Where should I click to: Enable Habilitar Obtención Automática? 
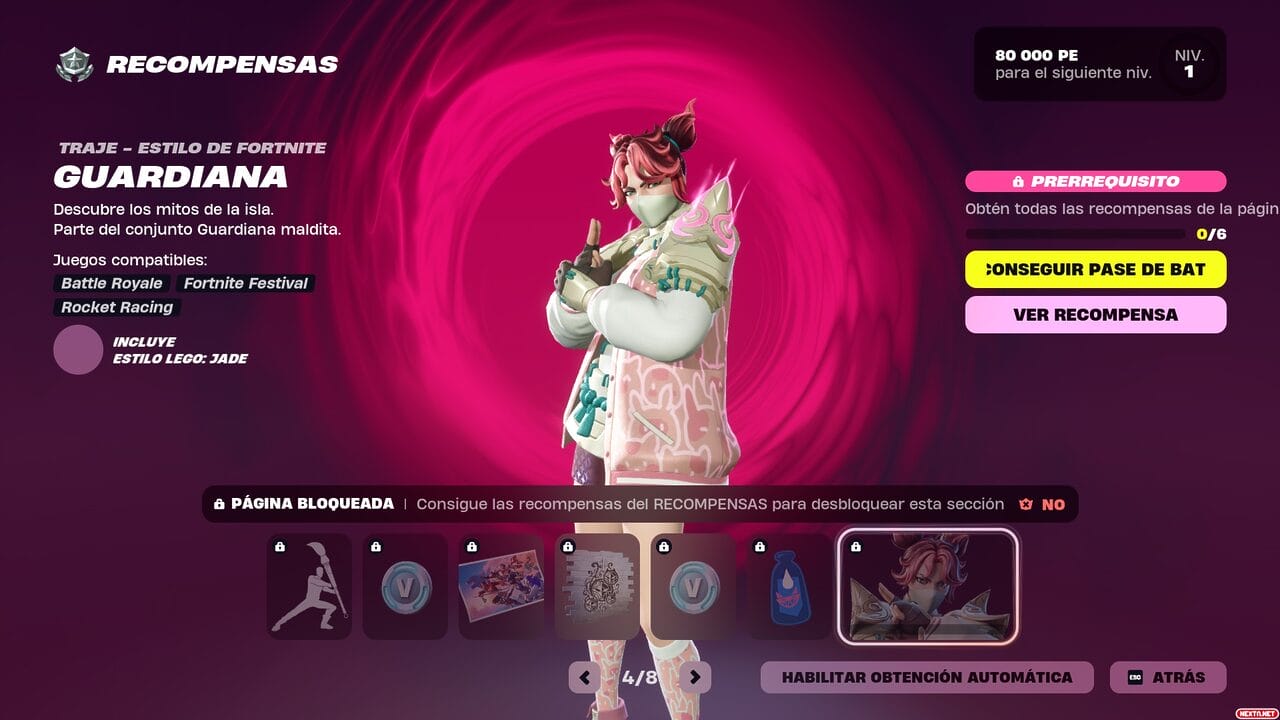pos(926,677)
